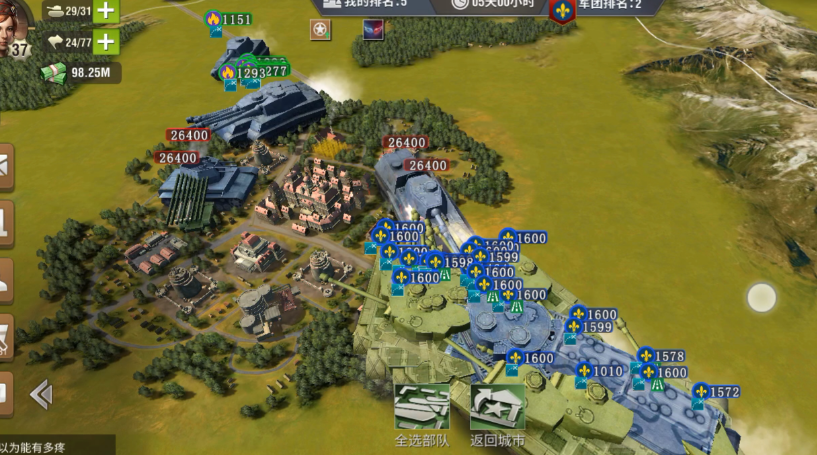Collapse the side menu with double-arrow
The width and height of the screenshot is (817, 455).
click(41, 395)
